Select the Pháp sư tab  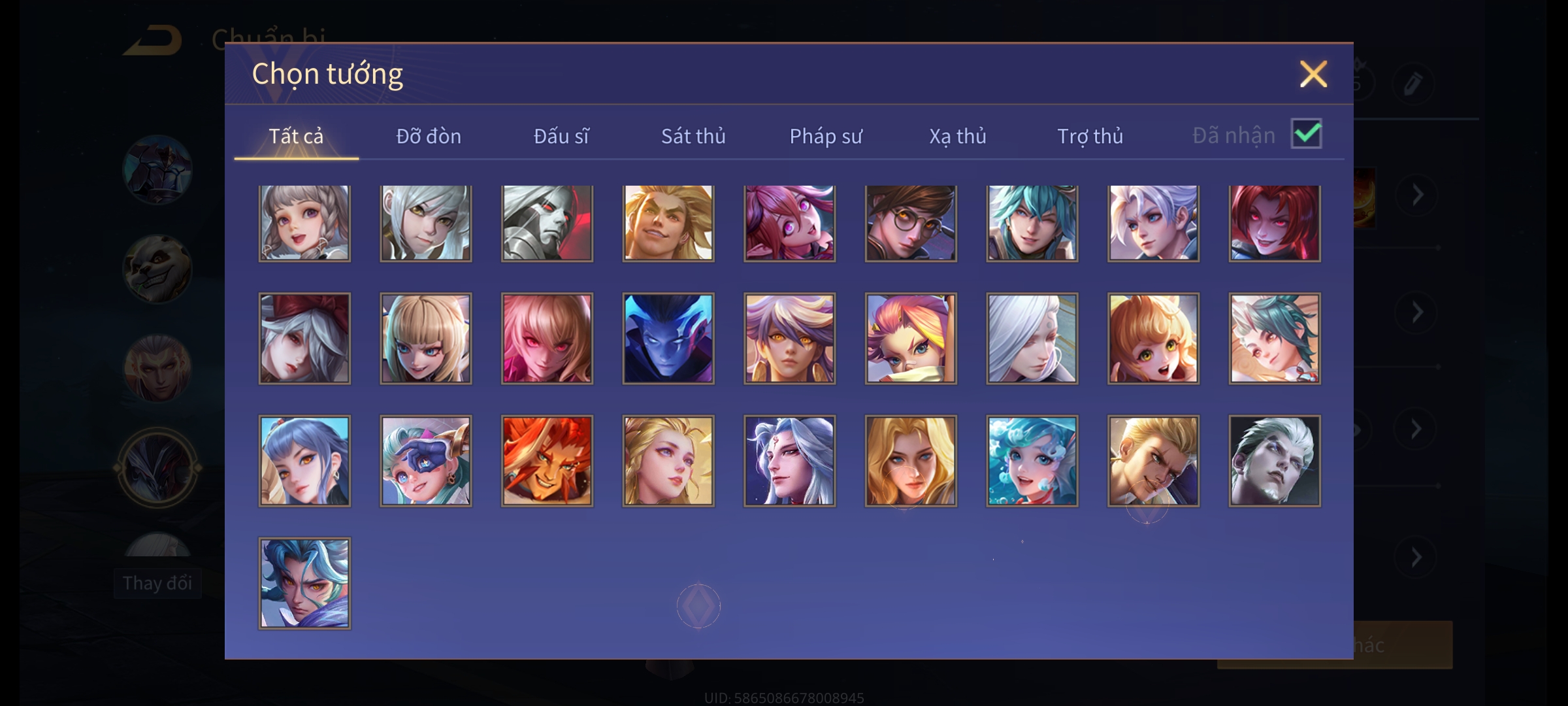[826, 136]
